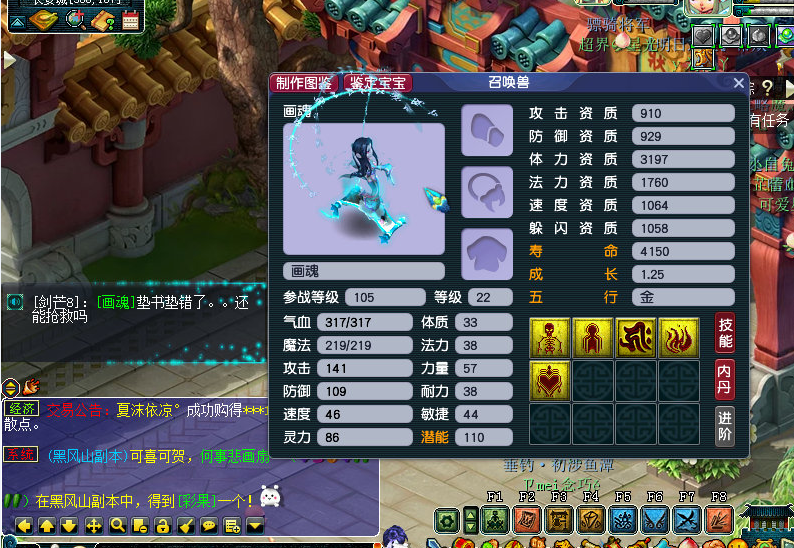794x548 pixels.
Task: Select the winged heart pet skill icon
Action: 550,381
